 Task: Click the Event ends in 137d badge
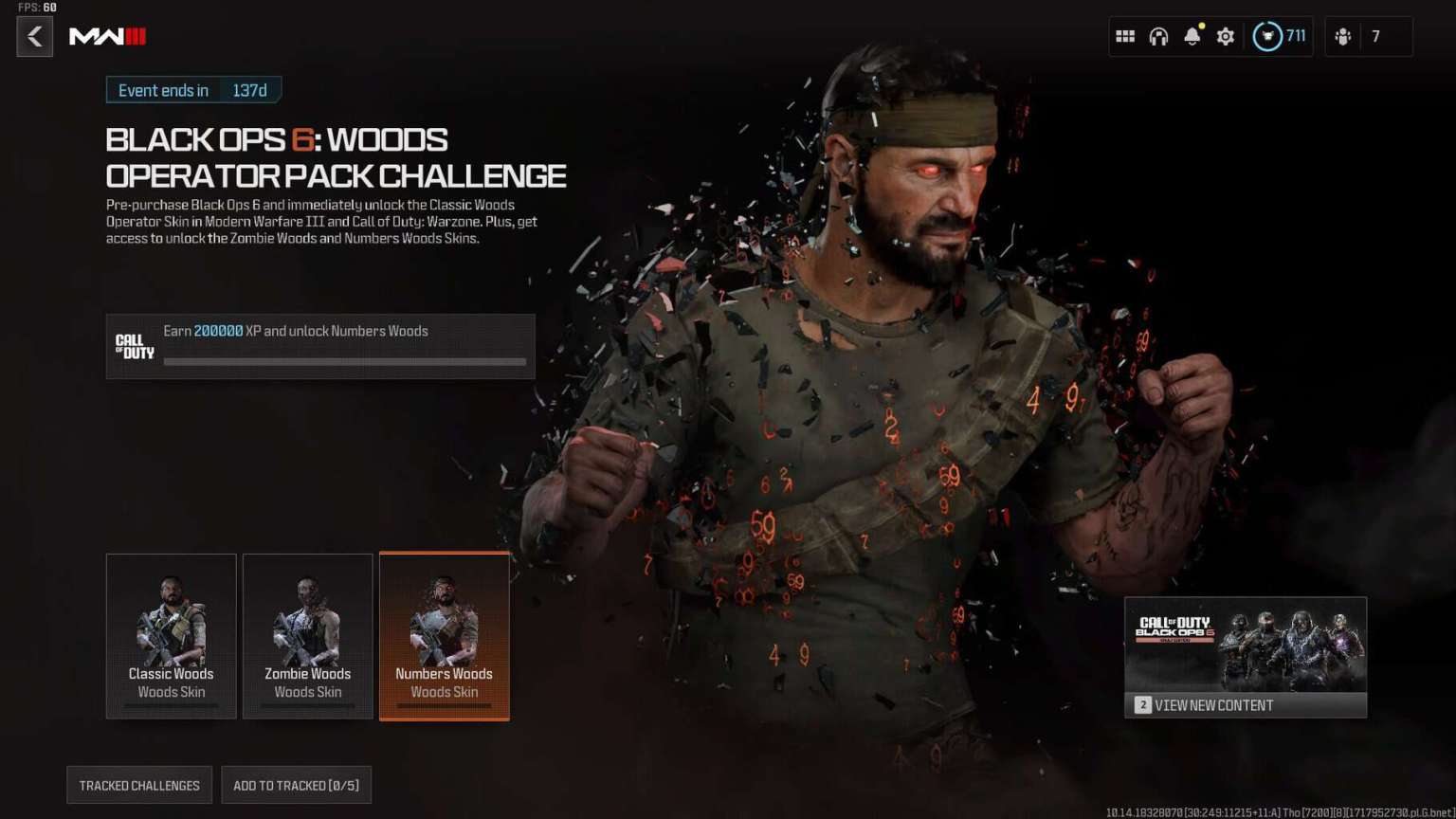click(193, 89)
